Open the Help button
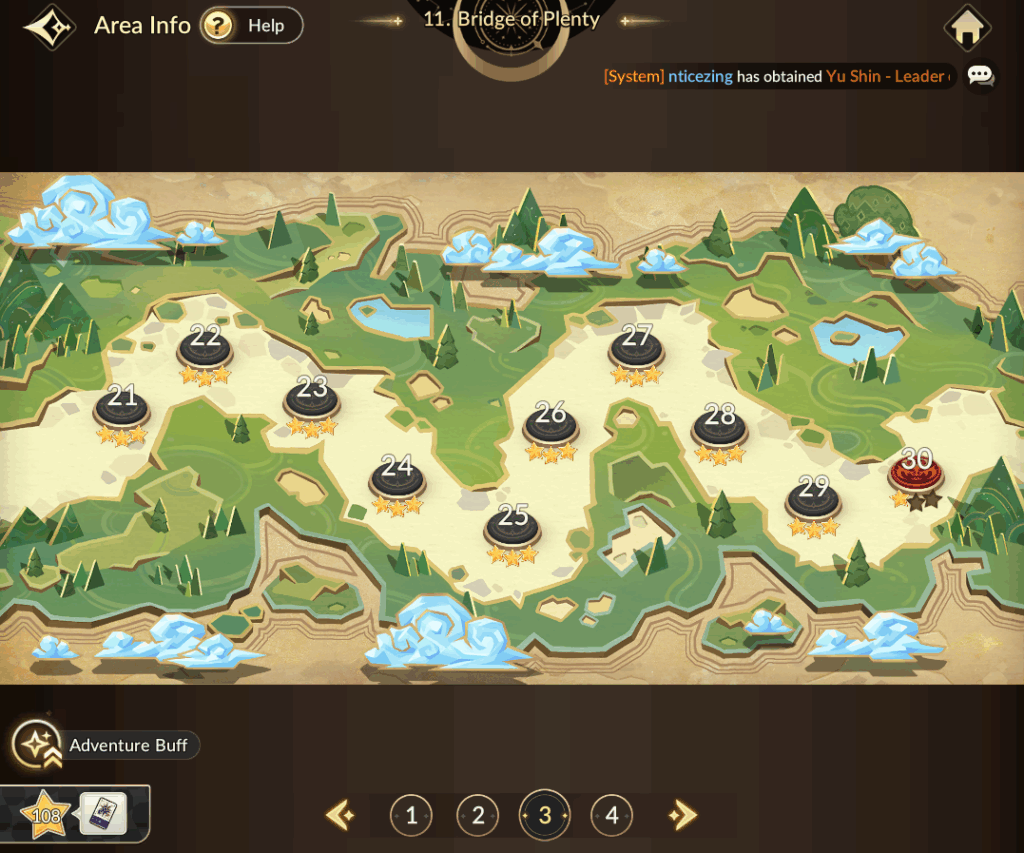This screenshot has width=1024, height=853. pyautogui.click(x=251, y=26)
